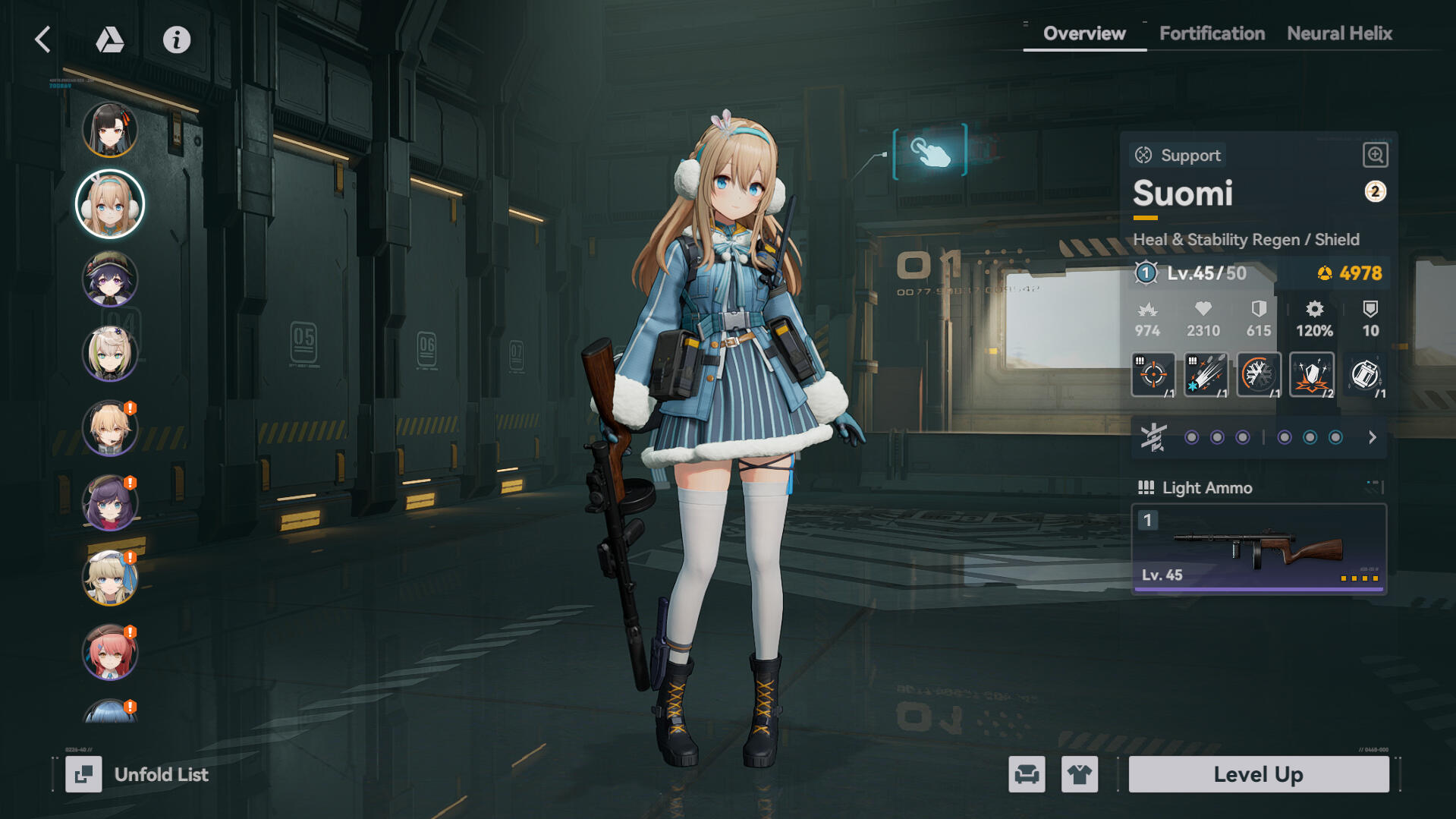Inspect the snowflake skill icon

pos(1258,374)
